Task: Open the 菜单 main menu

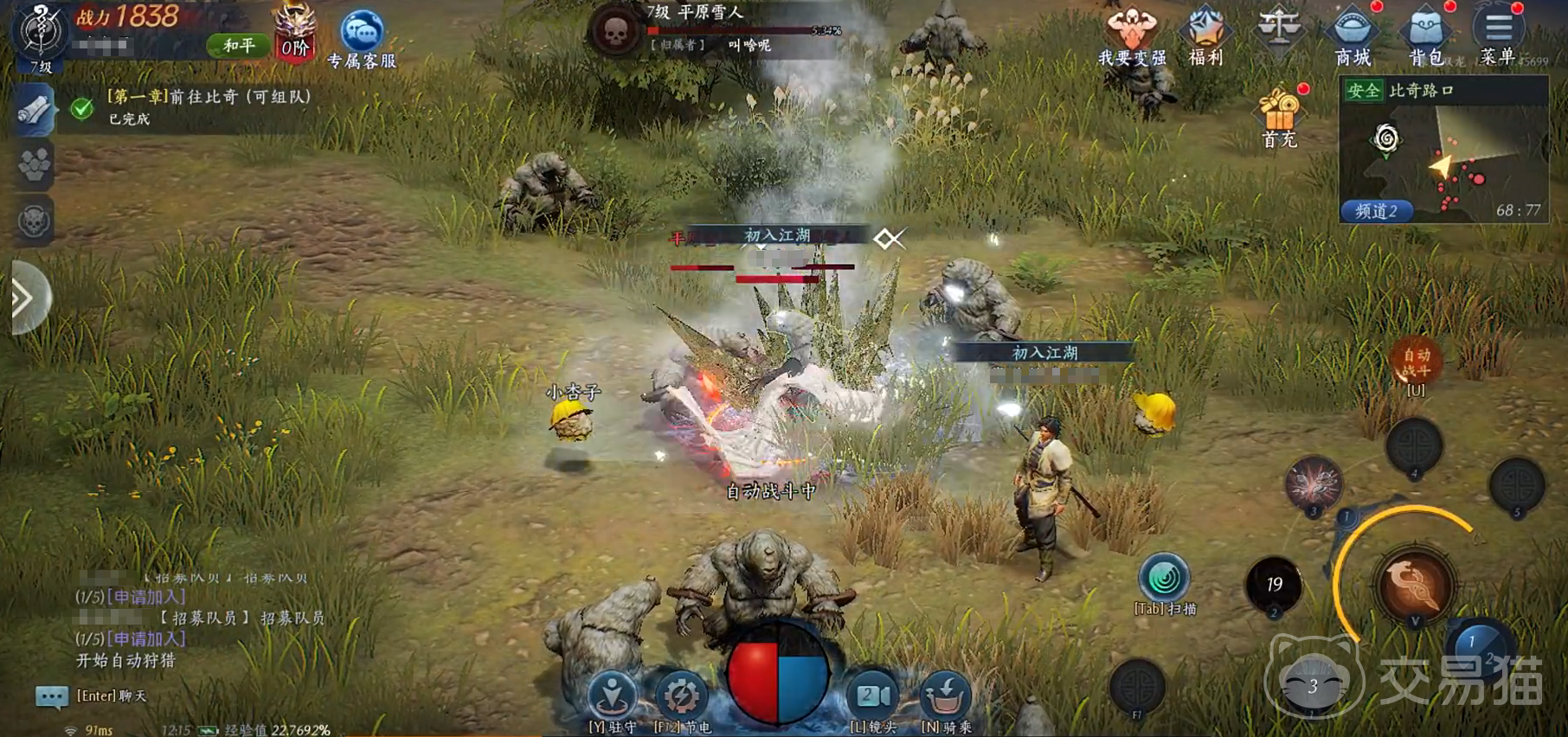Action: click(1498, 35)
